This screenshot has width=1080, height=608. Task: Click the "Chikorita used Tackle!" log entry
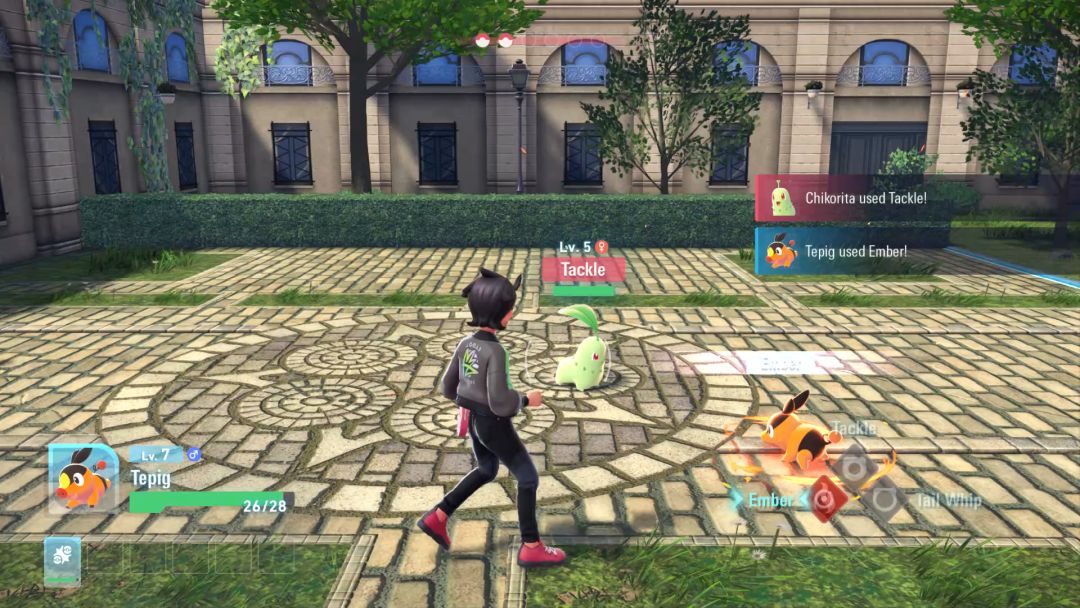851,198
